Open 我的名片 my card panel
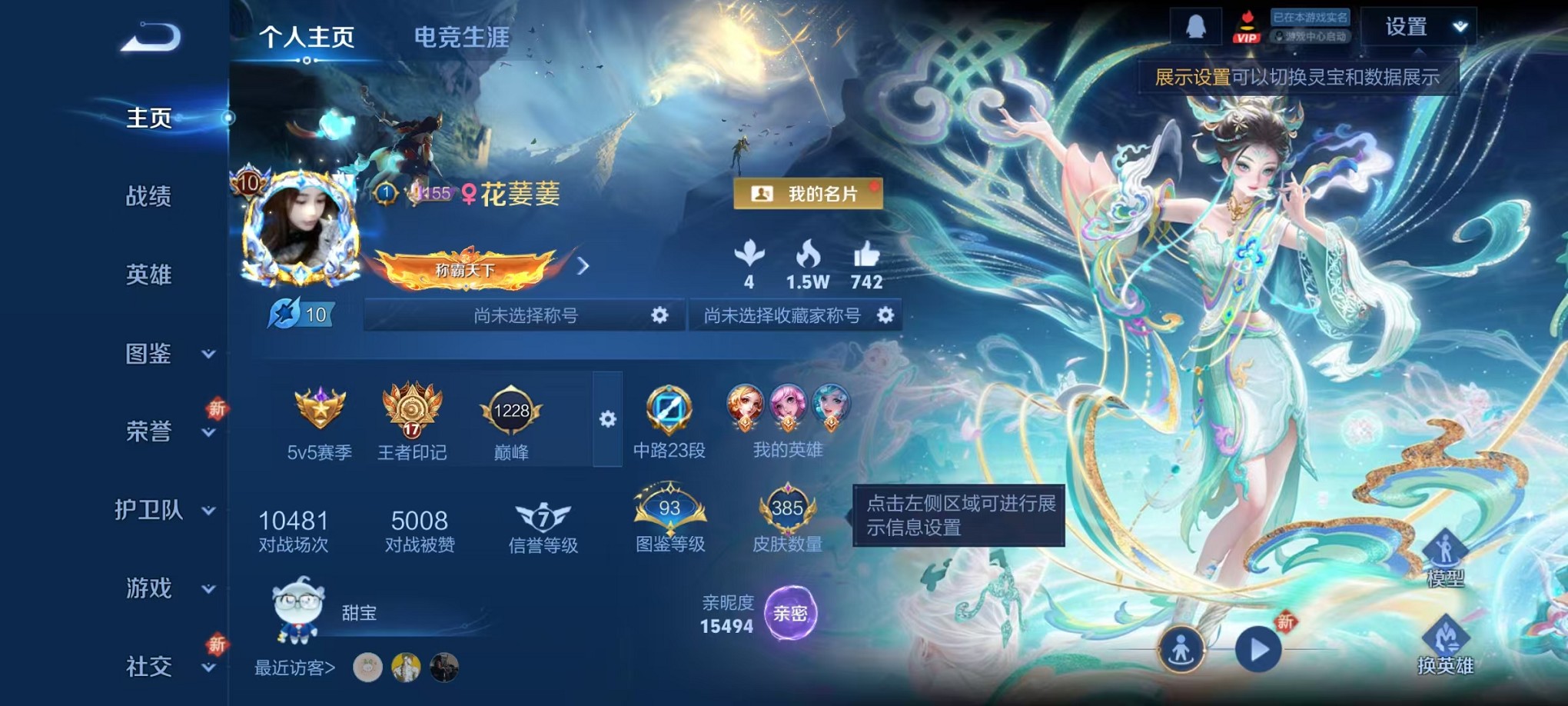Viewport: 1568px width, 706px height. click(x=807, y=195)
